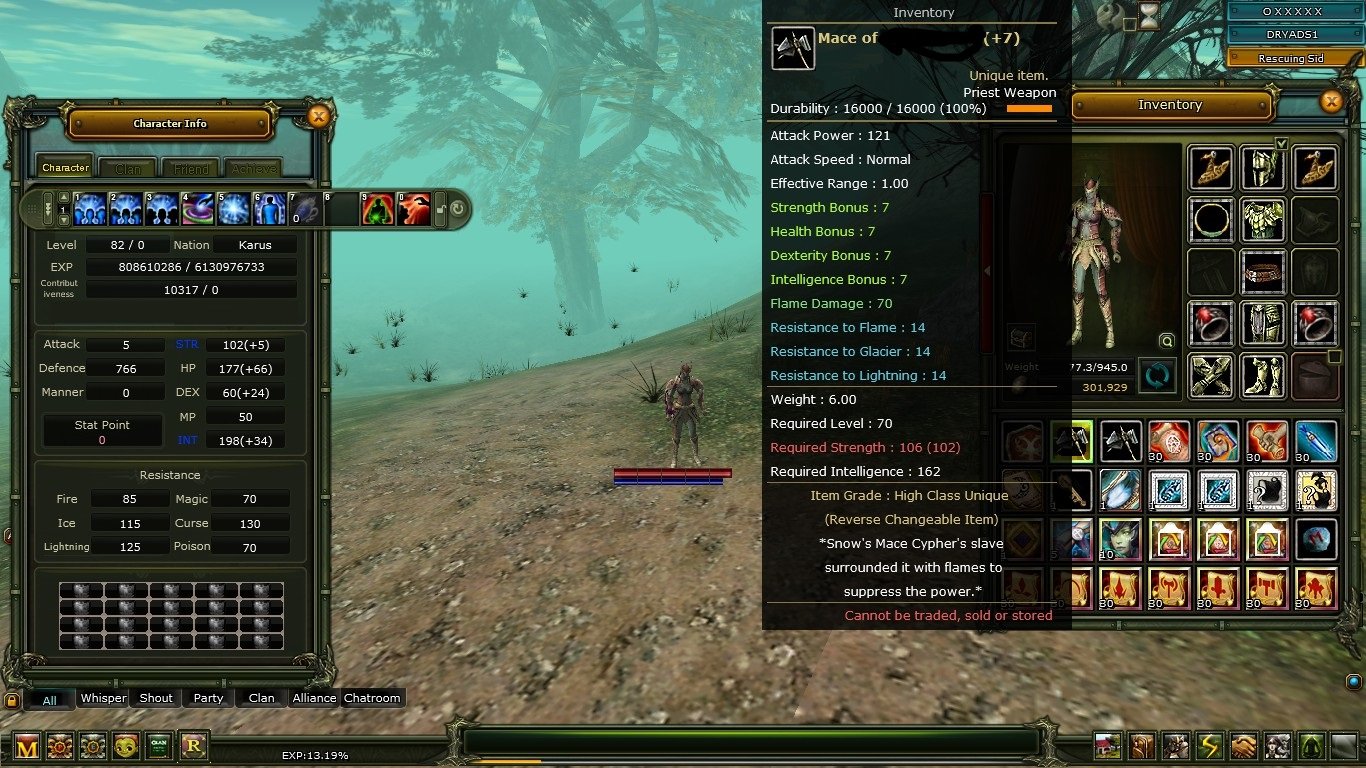Click the Rescuing Sid quest entry
The height and width of the screenshot is (768, 1366).
point(1293,58)
